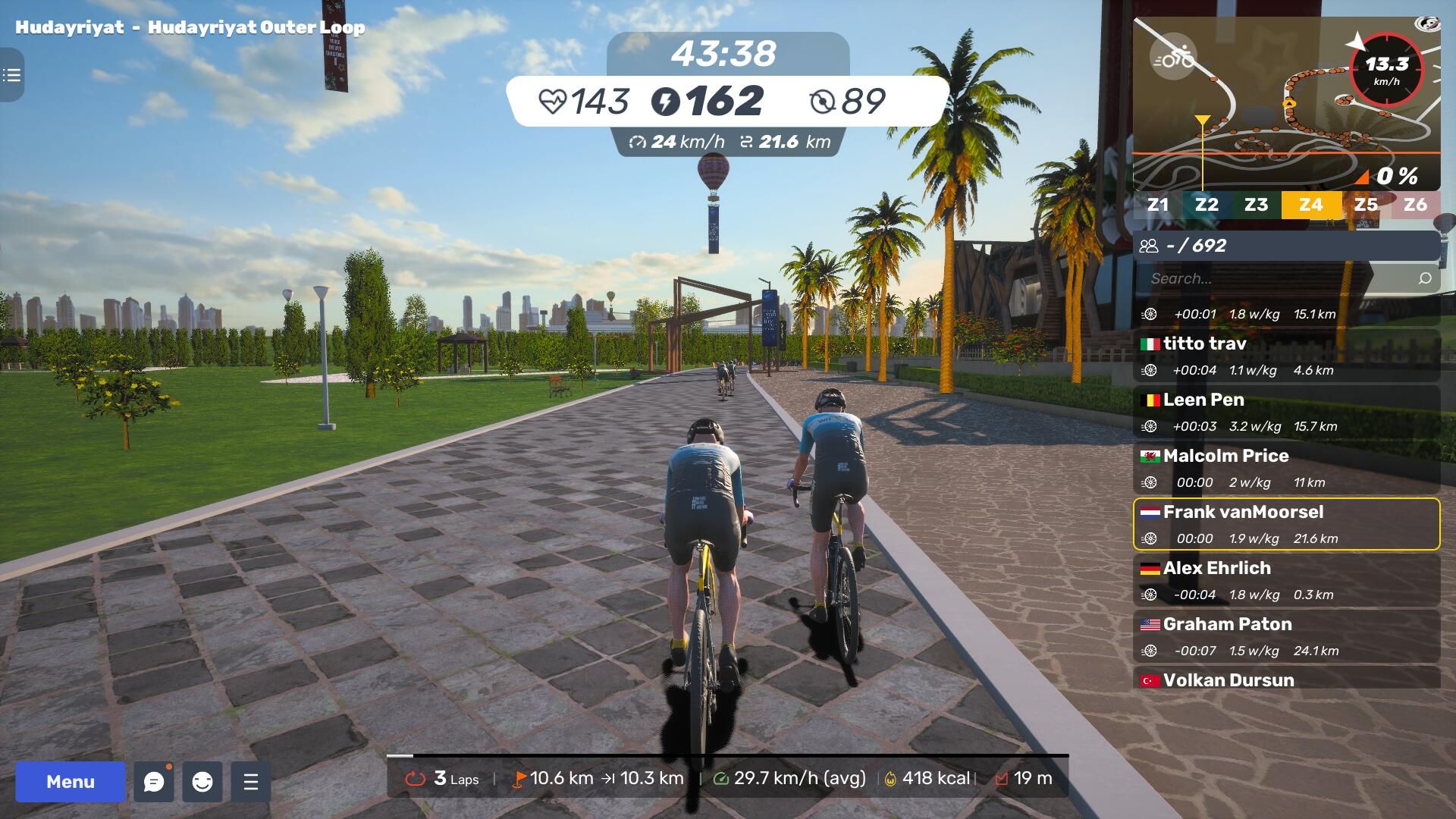Select Graham Paton from rider list

1286,636
